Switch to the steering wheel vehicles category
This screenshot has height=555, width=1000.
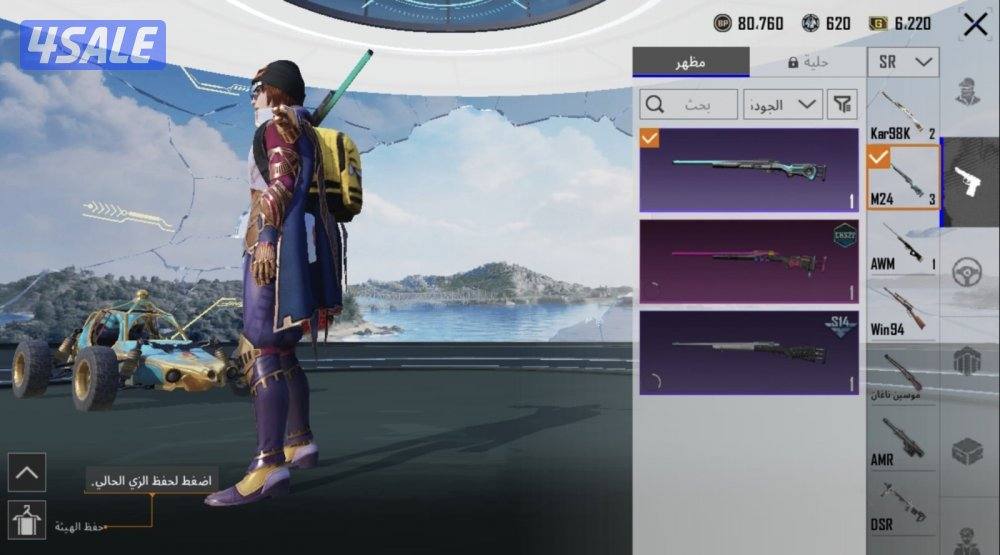[x=968, y=272]
